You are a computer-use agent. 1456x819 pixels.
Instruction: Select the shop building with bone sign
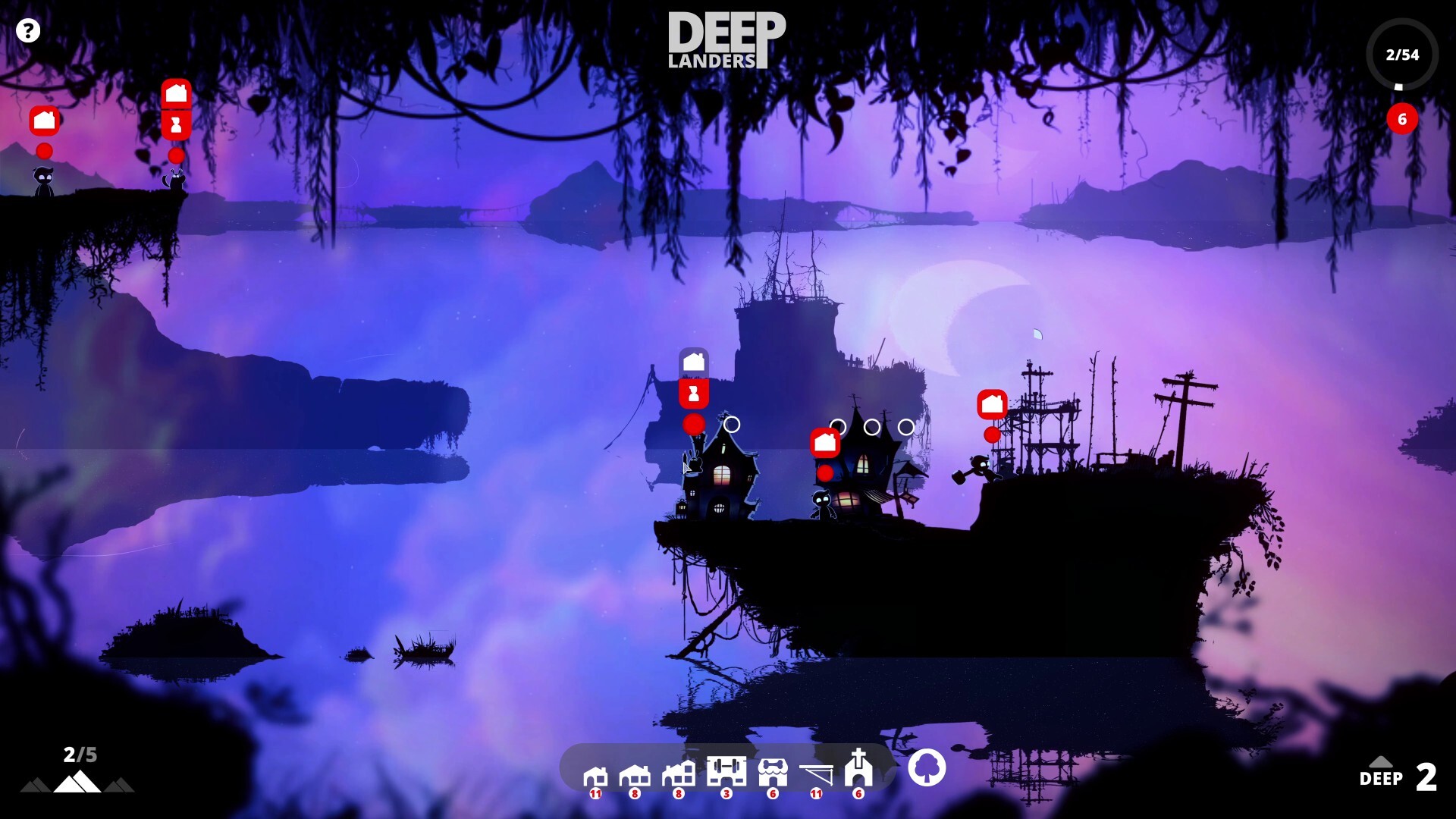[x=772, y=772]
